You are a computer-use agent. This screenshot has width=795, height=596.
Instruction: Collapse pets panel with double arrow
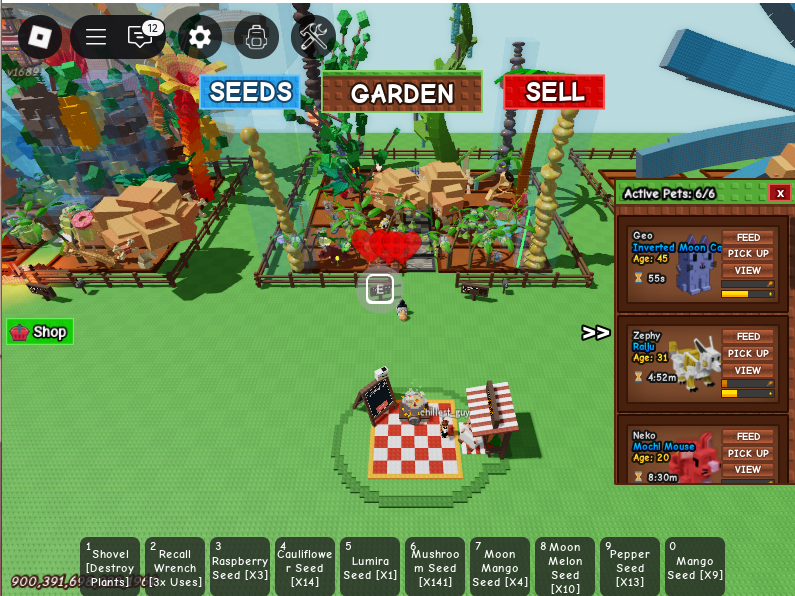pyautogui.click(x=596, y=333)
